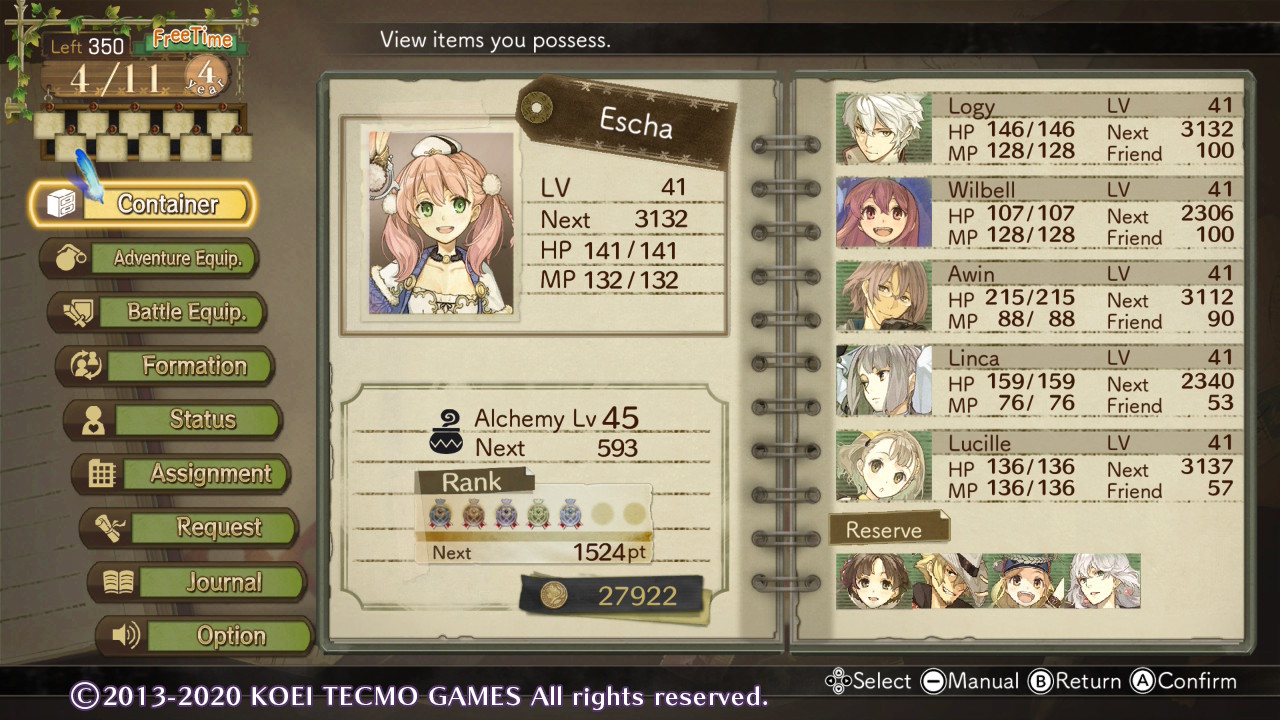
Task: Open the Journal
Action: coord(198,582)
